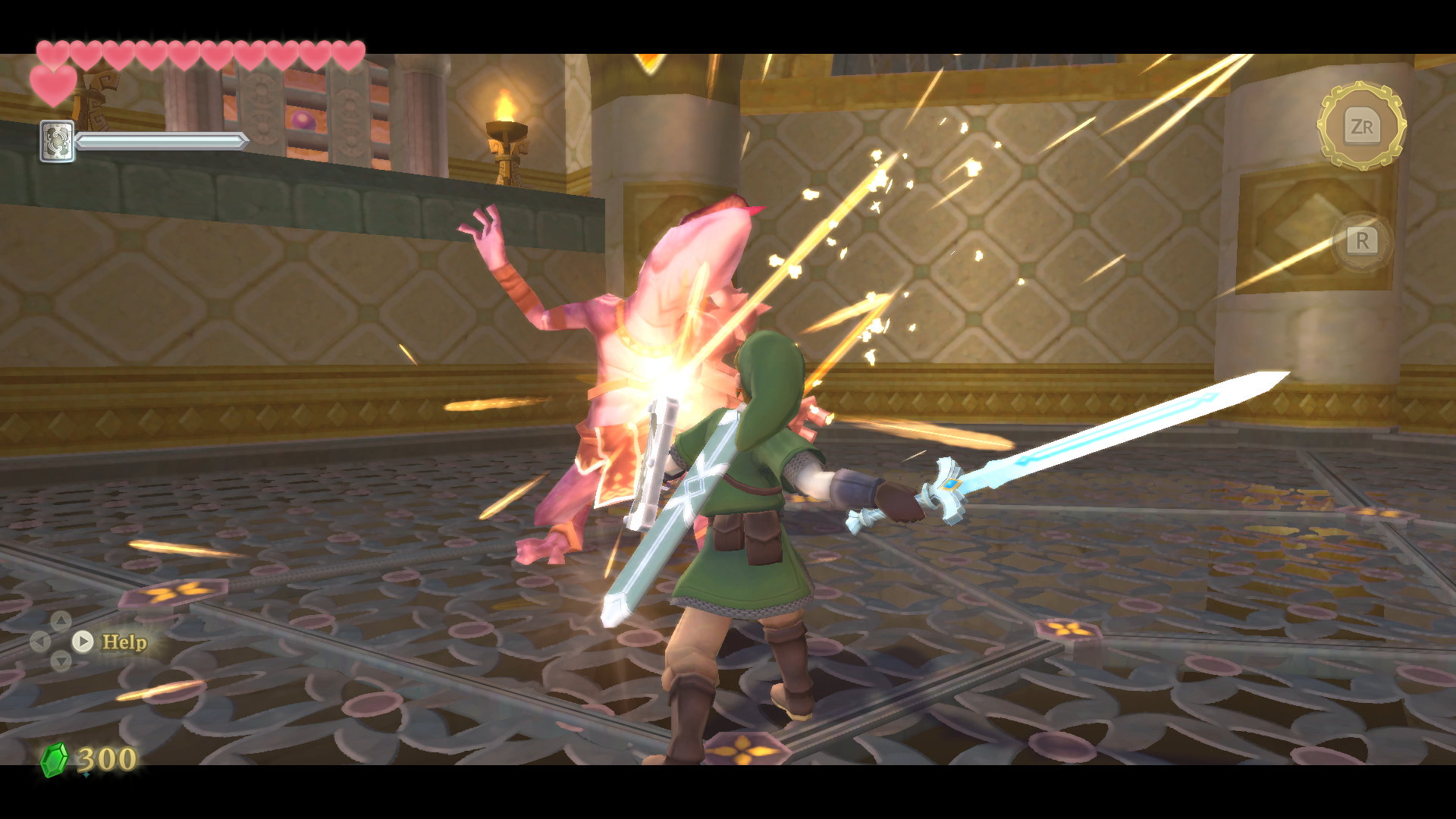Toggle the d-pad up arrow indicator
The image size is (1456, 819).
click(61, 620)
